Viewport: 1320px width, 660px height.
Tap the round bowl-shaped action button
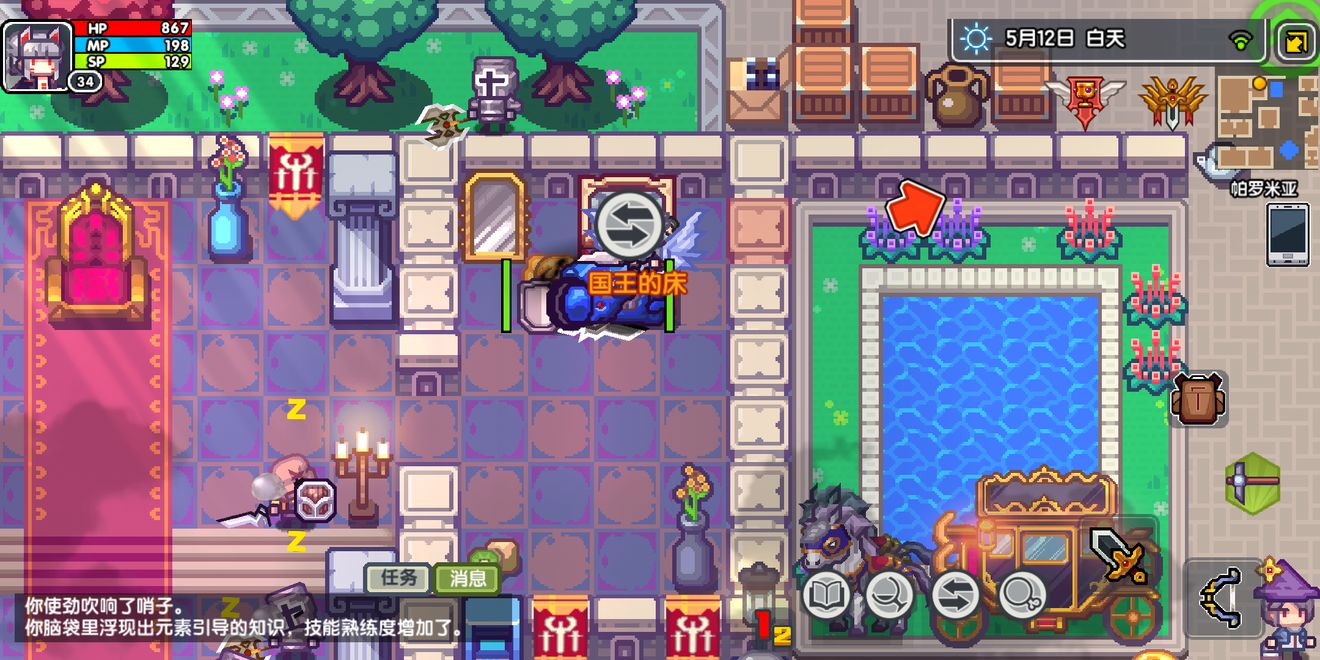[x=889, y=596]
